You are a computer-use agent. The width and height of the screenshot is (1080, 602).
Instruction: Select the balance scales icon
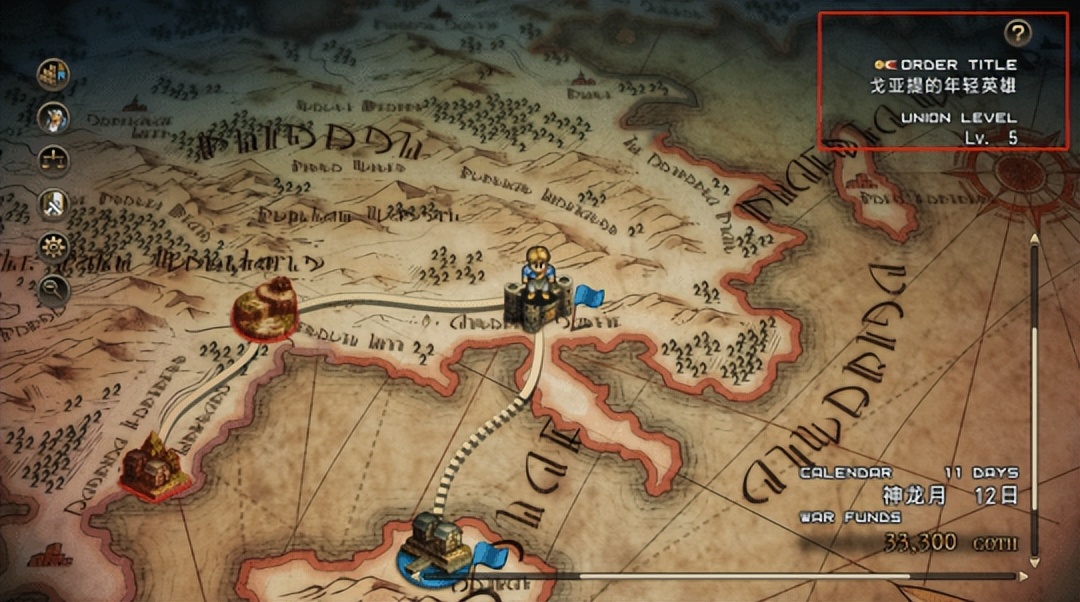coord(53,160)
